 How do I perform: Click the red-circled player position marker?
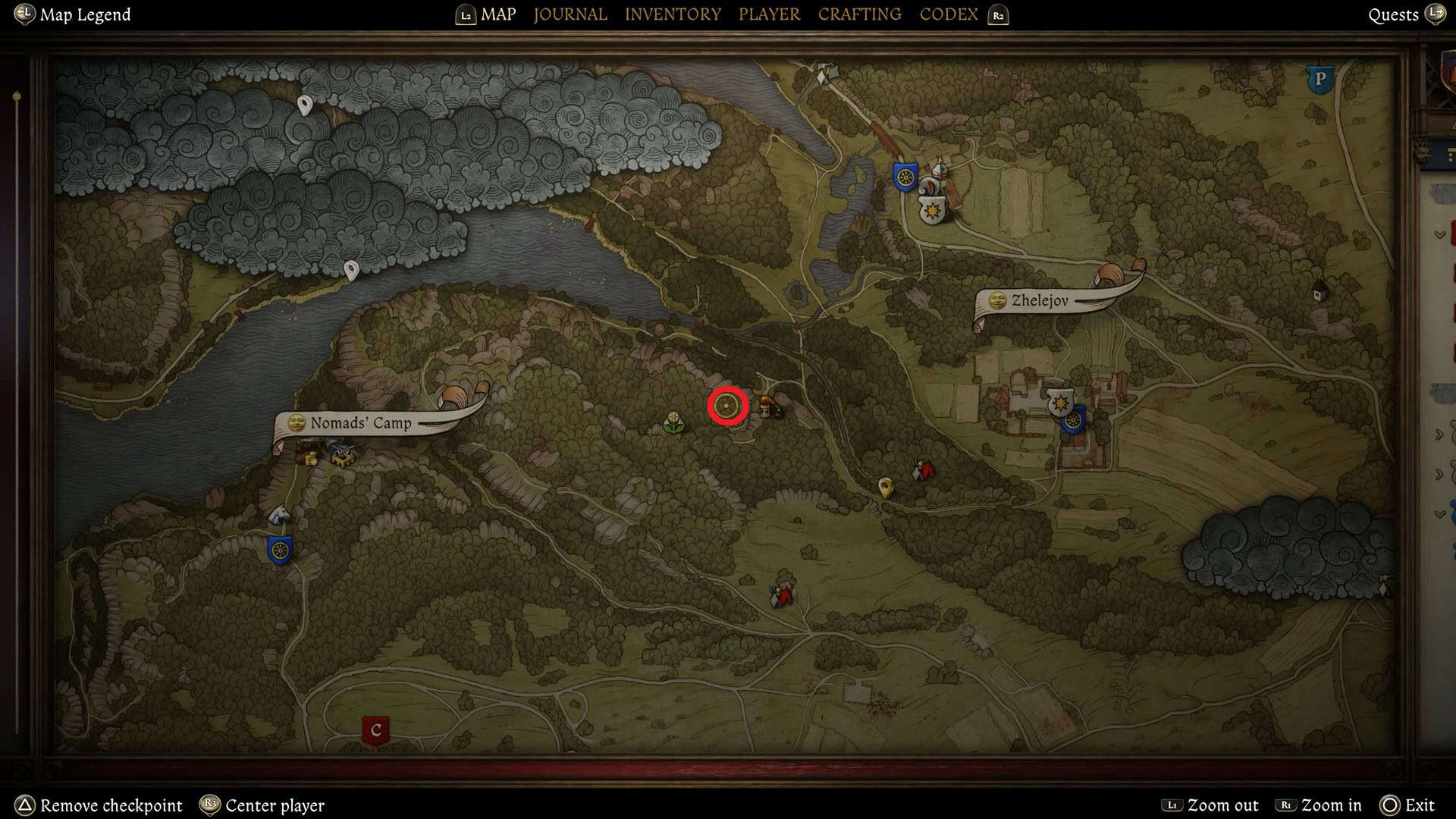point(727,407)
